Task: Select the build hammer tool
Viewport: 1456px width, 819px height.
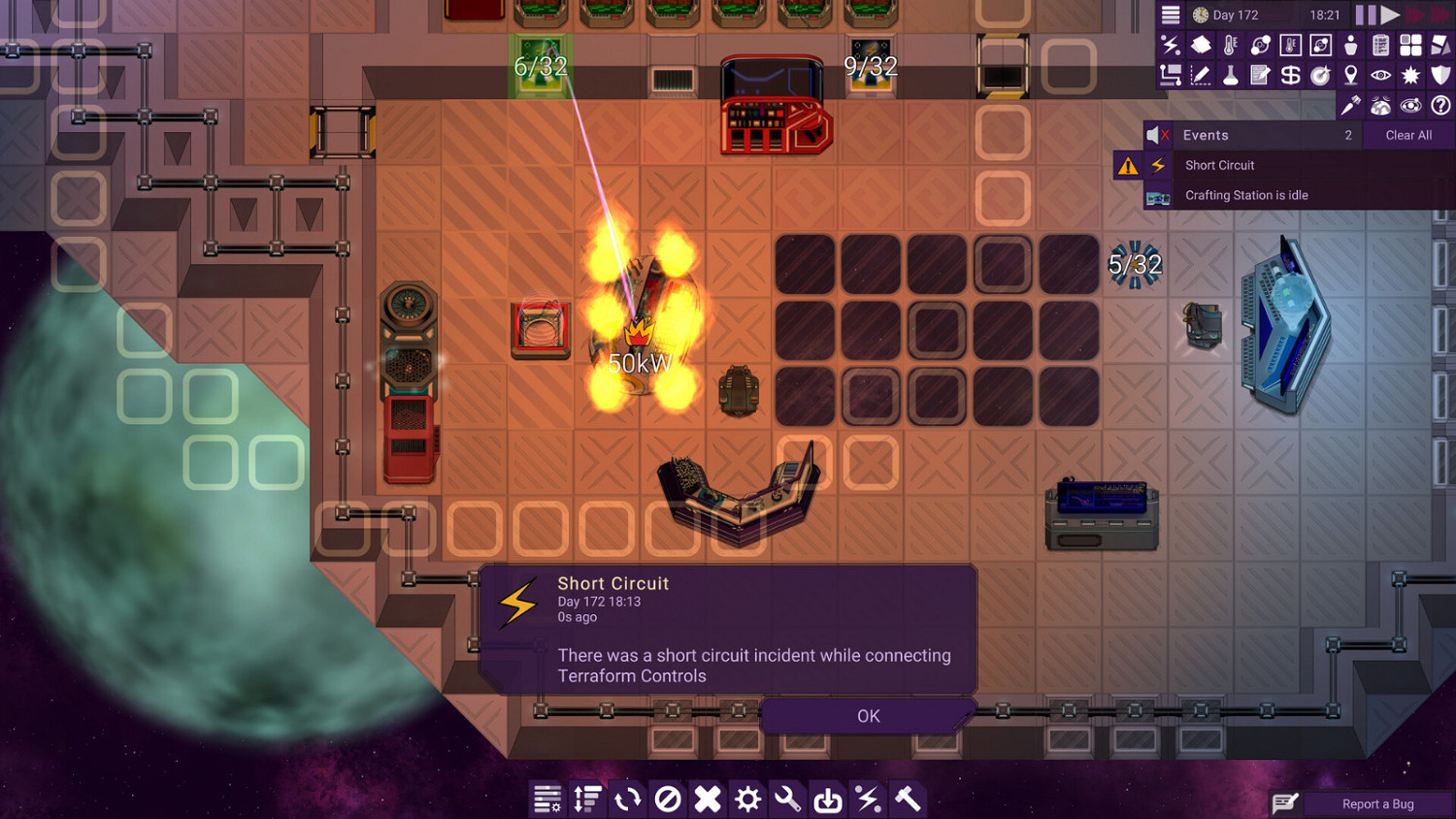Action: [x=907, y=799]
